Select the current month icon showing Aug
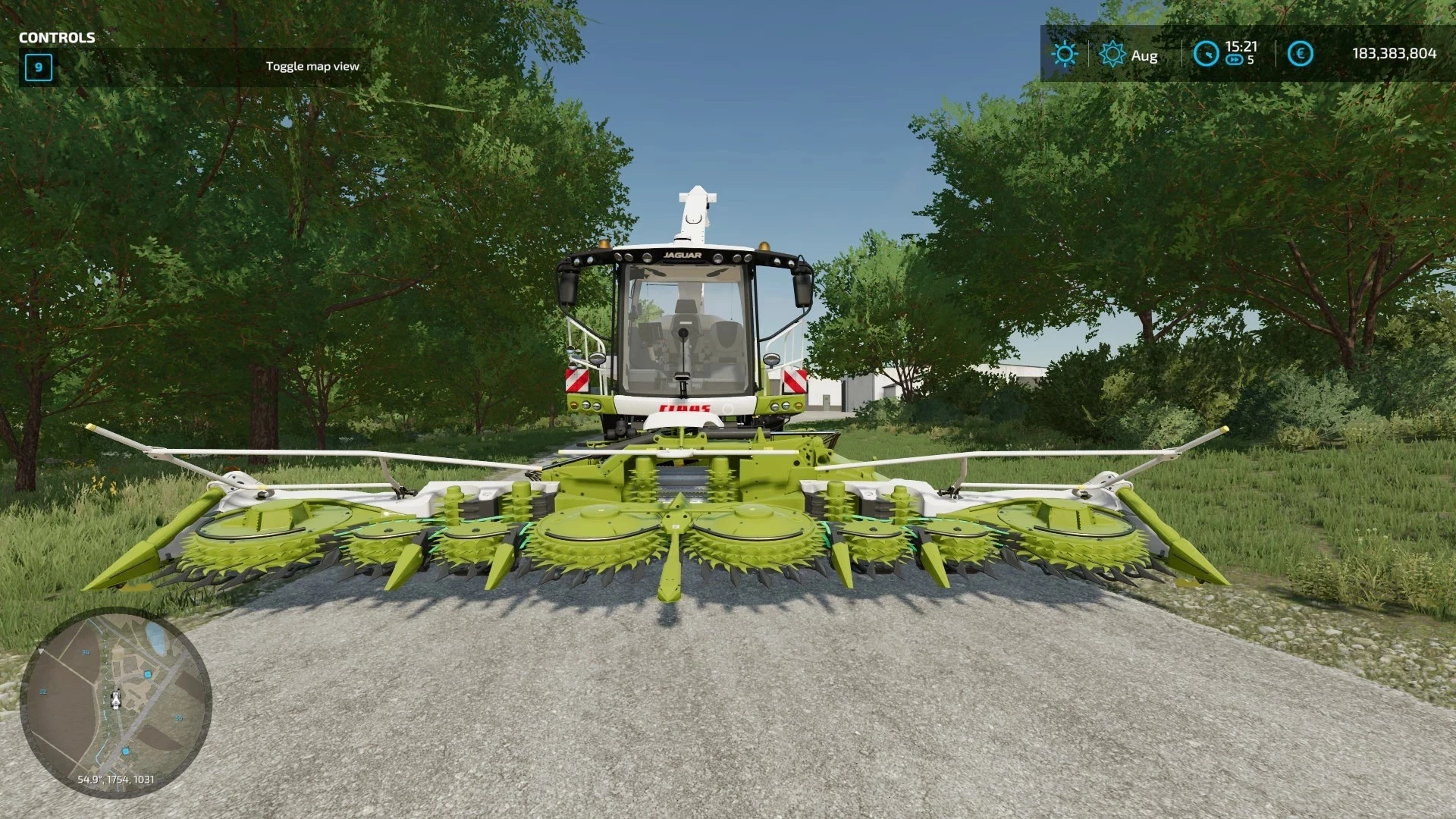Image resolution: width=1456 pixels, height=819 pixels. 1112,52
